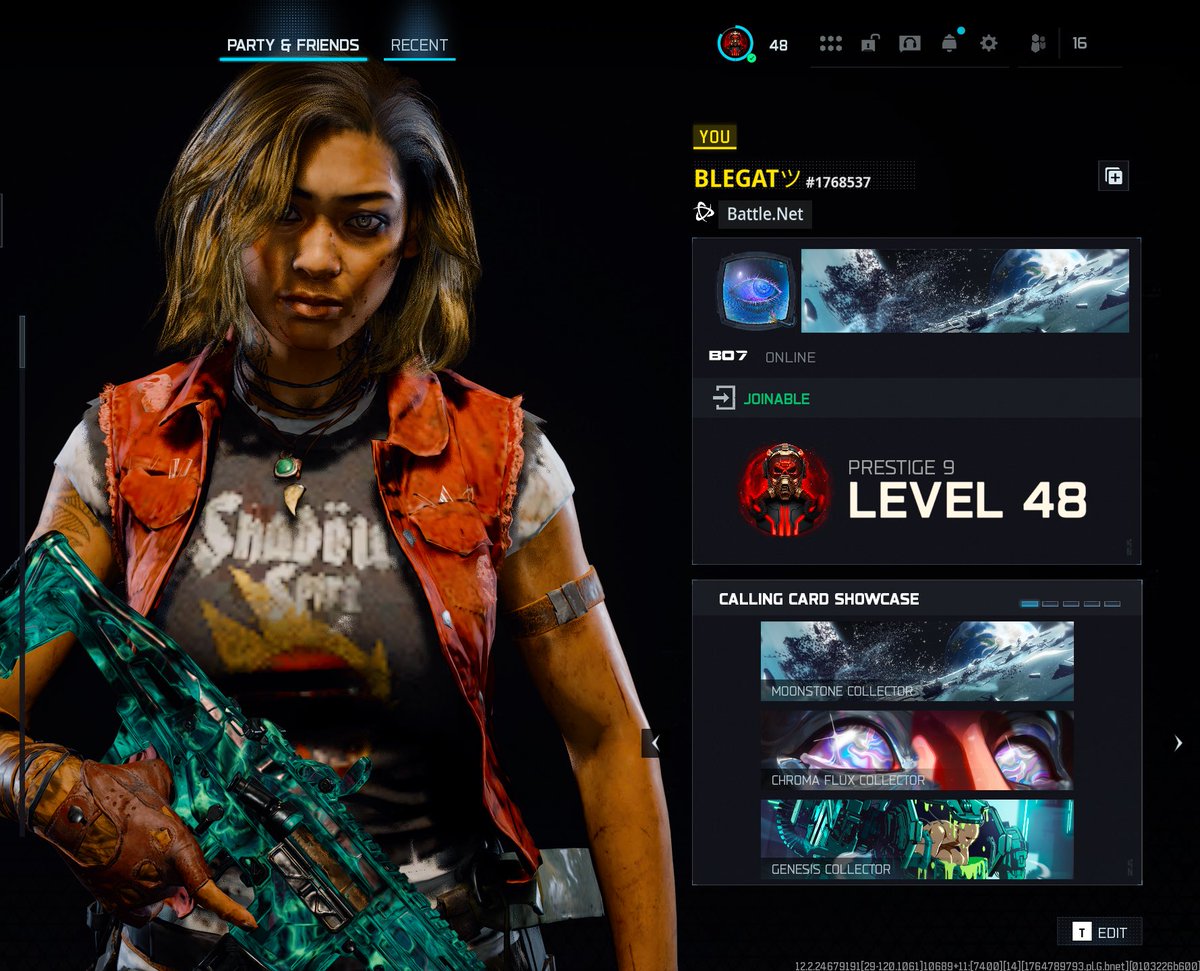The width and height of the screenshot is (1200, 971).
Task: Click the Prestige 9 Level 48 panel
Action: coord(916,490)
